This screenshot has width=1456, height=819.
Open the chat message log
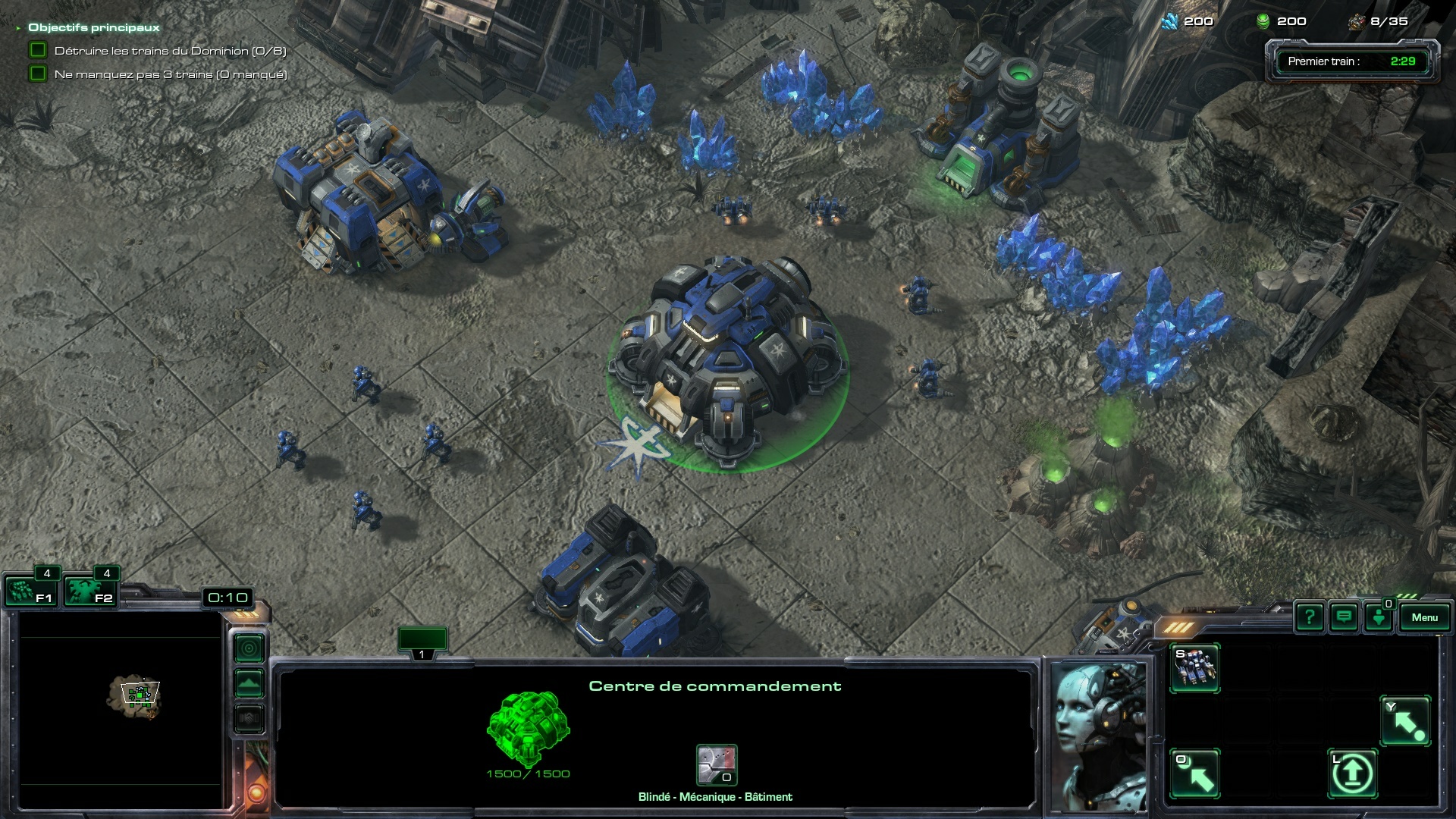click(x=1344, y=617)
